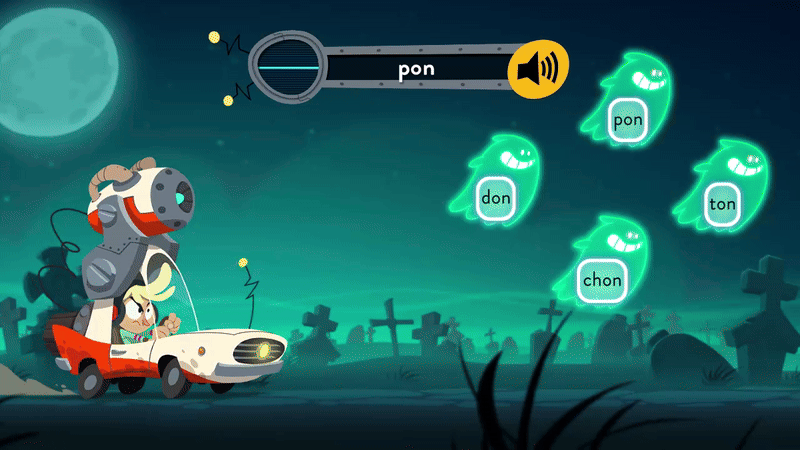Play the word audio with the speaker button

pos(538,70)
